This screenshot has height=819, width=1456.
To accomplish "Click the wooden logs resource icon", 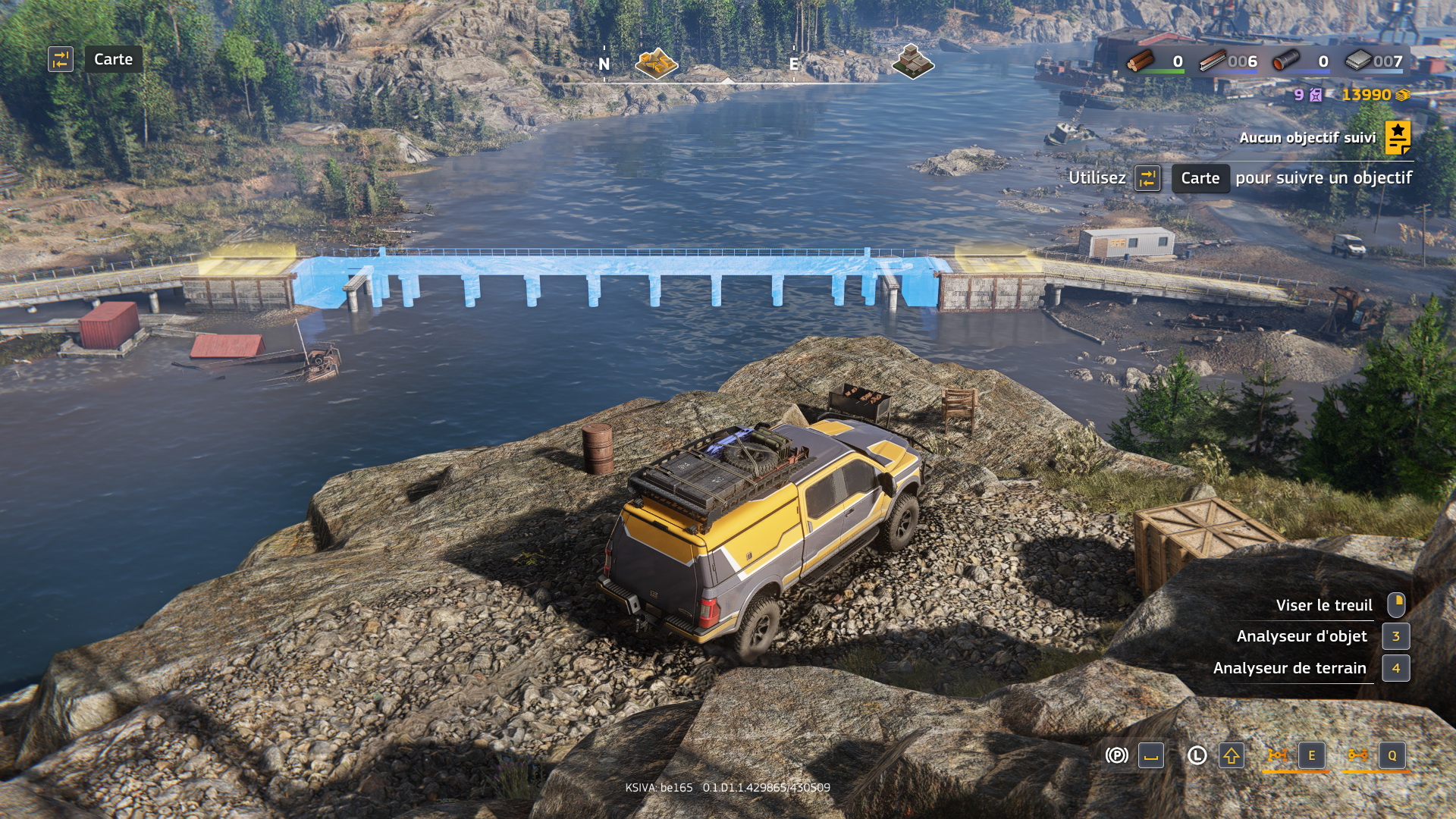I will [1140, 61].
